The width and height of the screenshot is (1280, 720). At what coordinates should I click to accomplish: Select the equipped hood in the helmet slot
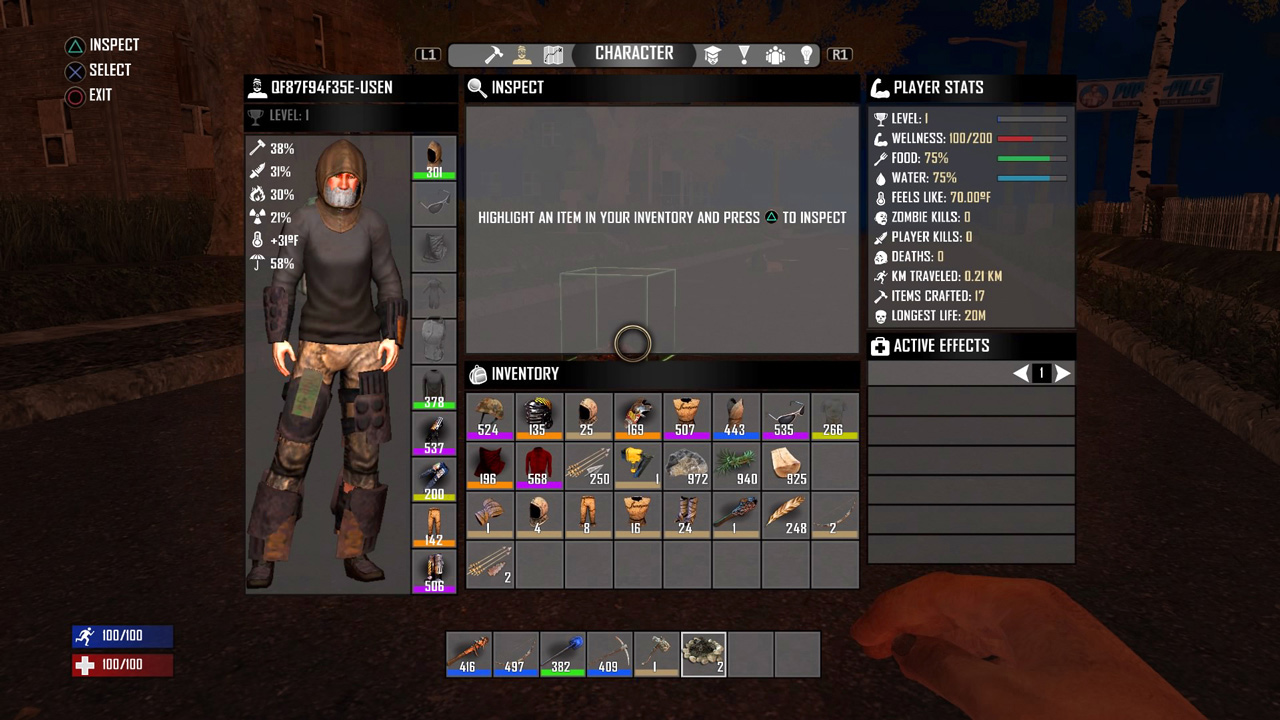[x=434, y=155]
